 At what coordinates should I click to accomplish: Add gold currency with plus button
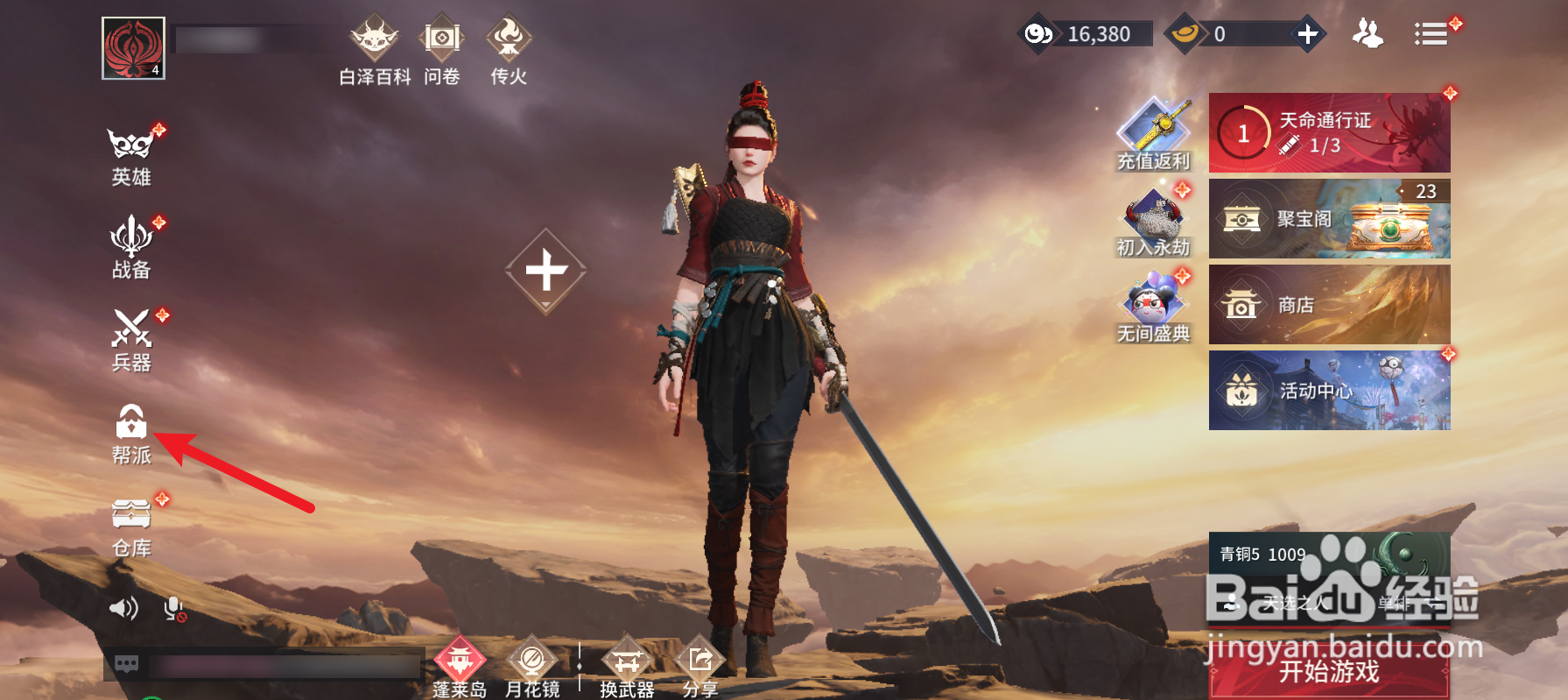(1307, 34)
